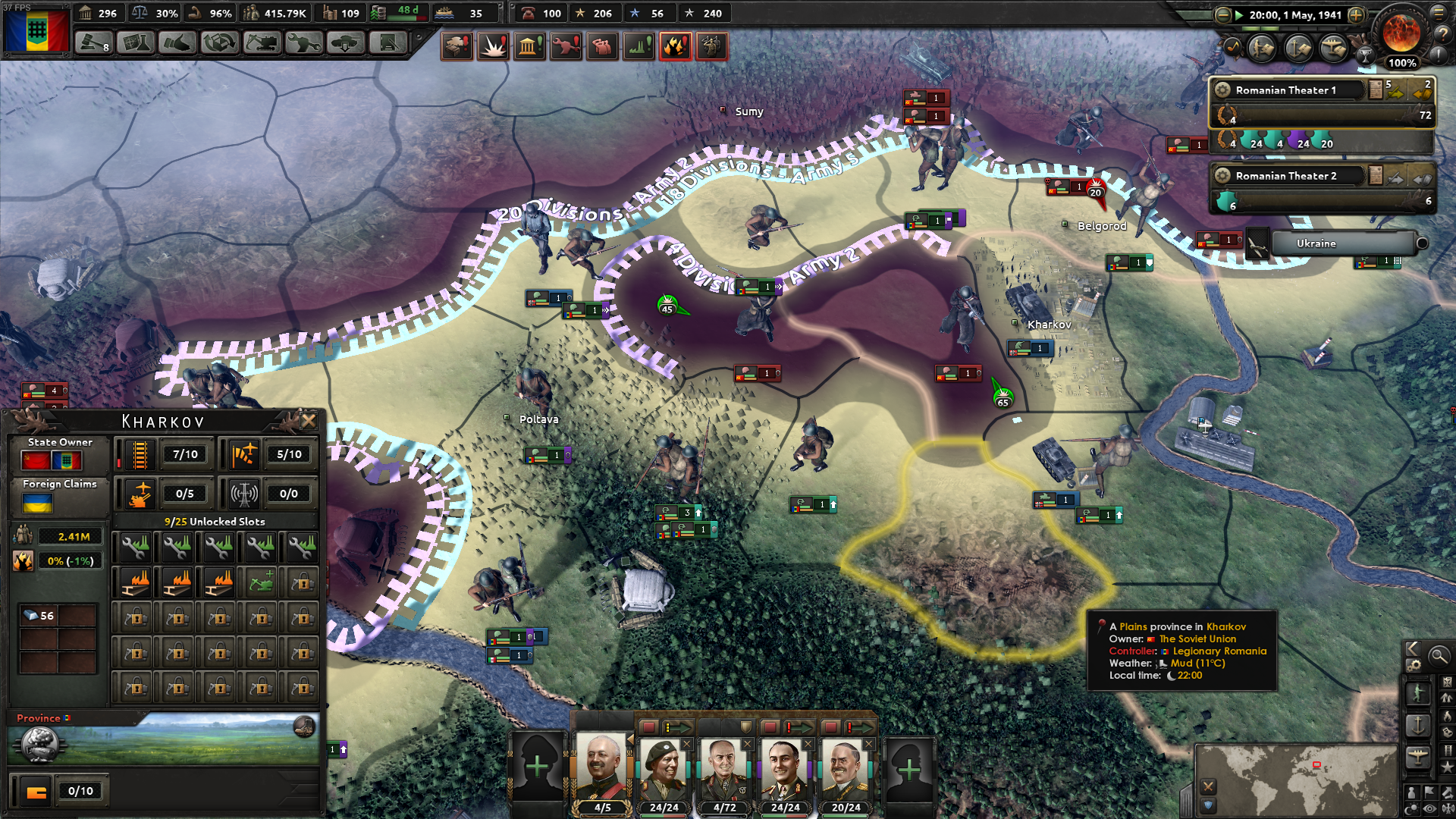
Task: Open the Production wrench menu
Action: (303, 44)
